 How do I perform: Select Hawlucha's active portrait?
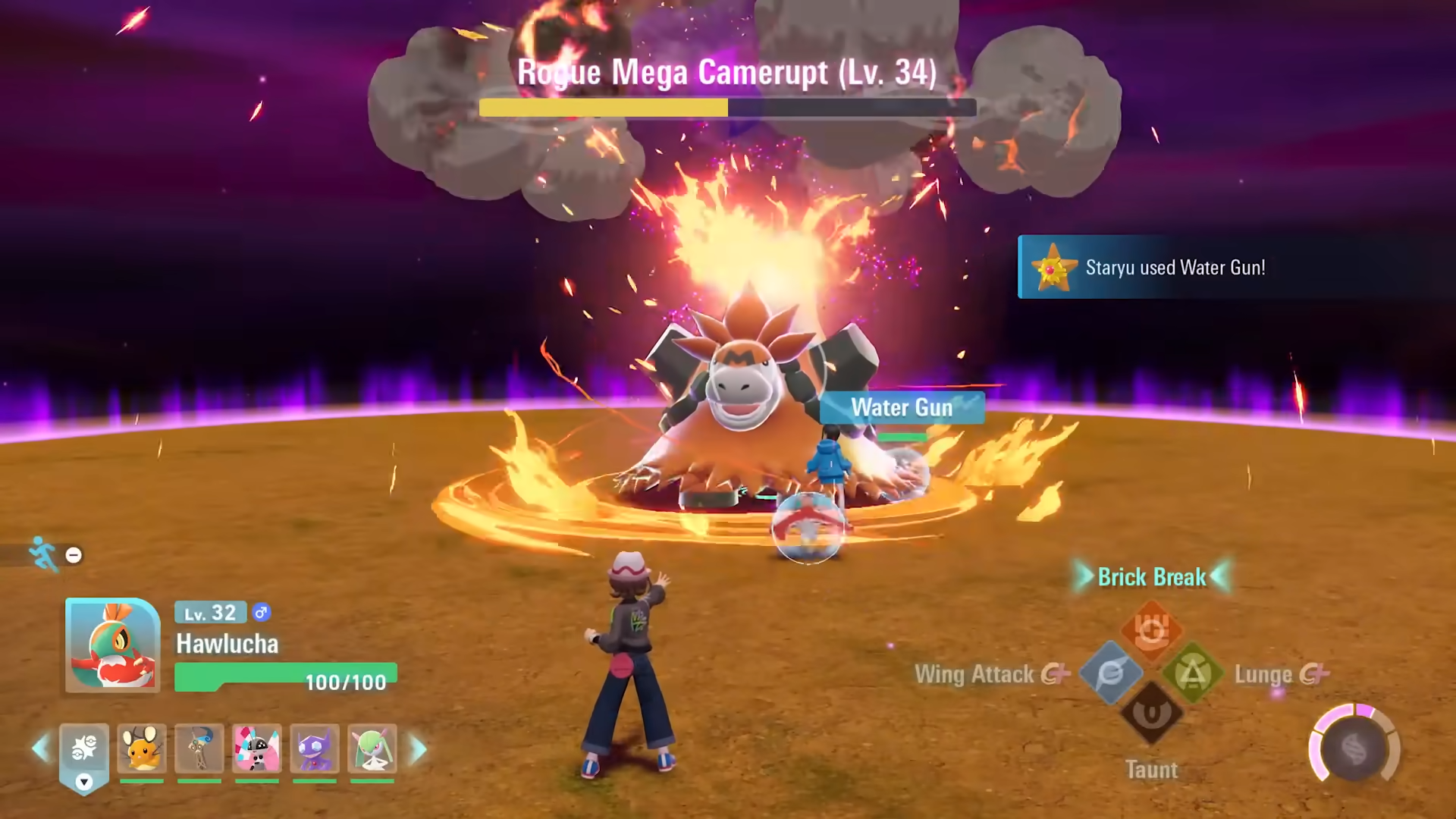(x=112, y=645)
